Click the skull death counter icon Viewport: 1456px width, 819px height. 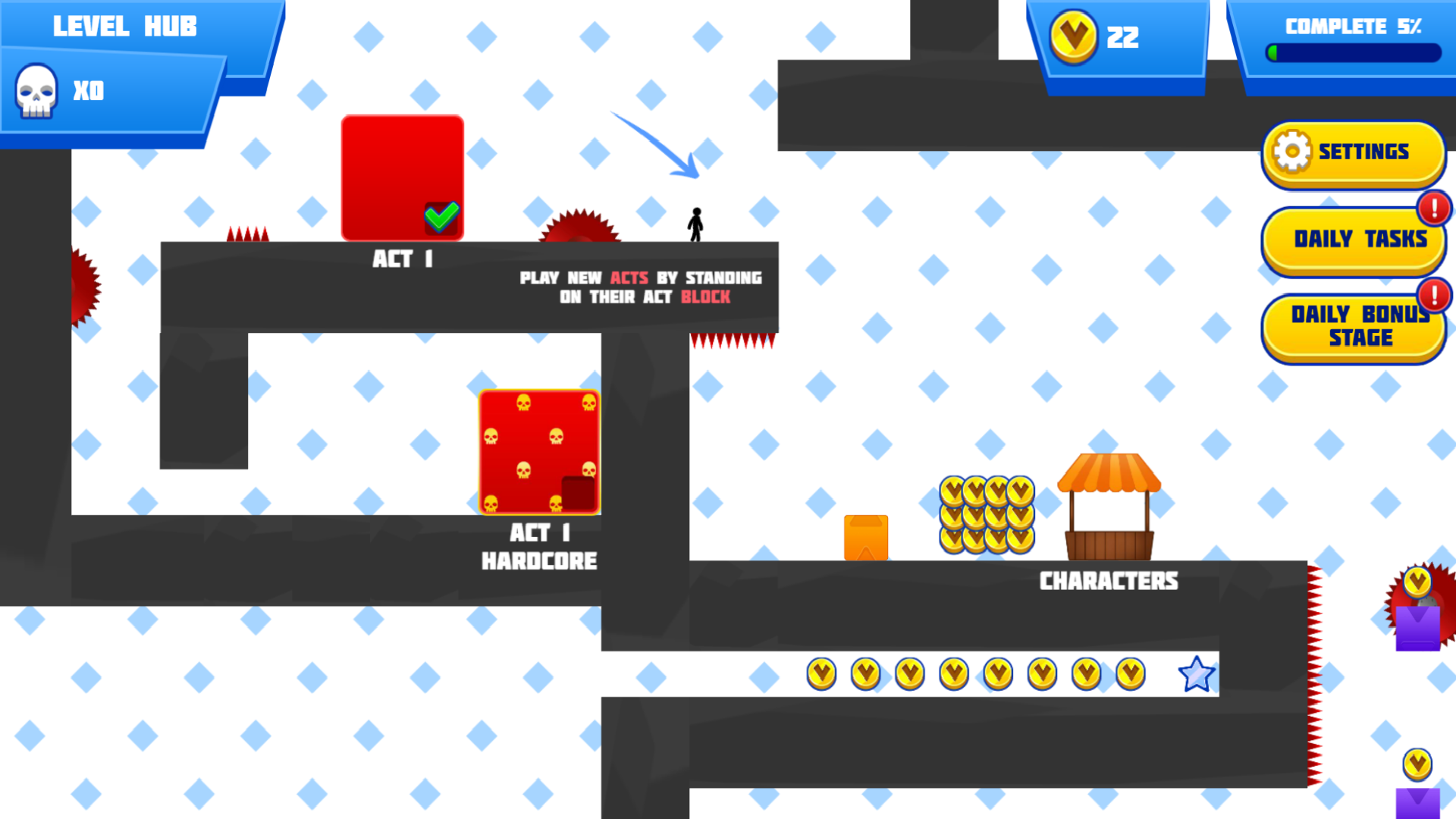pyautogui.click(x=36, y=91)
